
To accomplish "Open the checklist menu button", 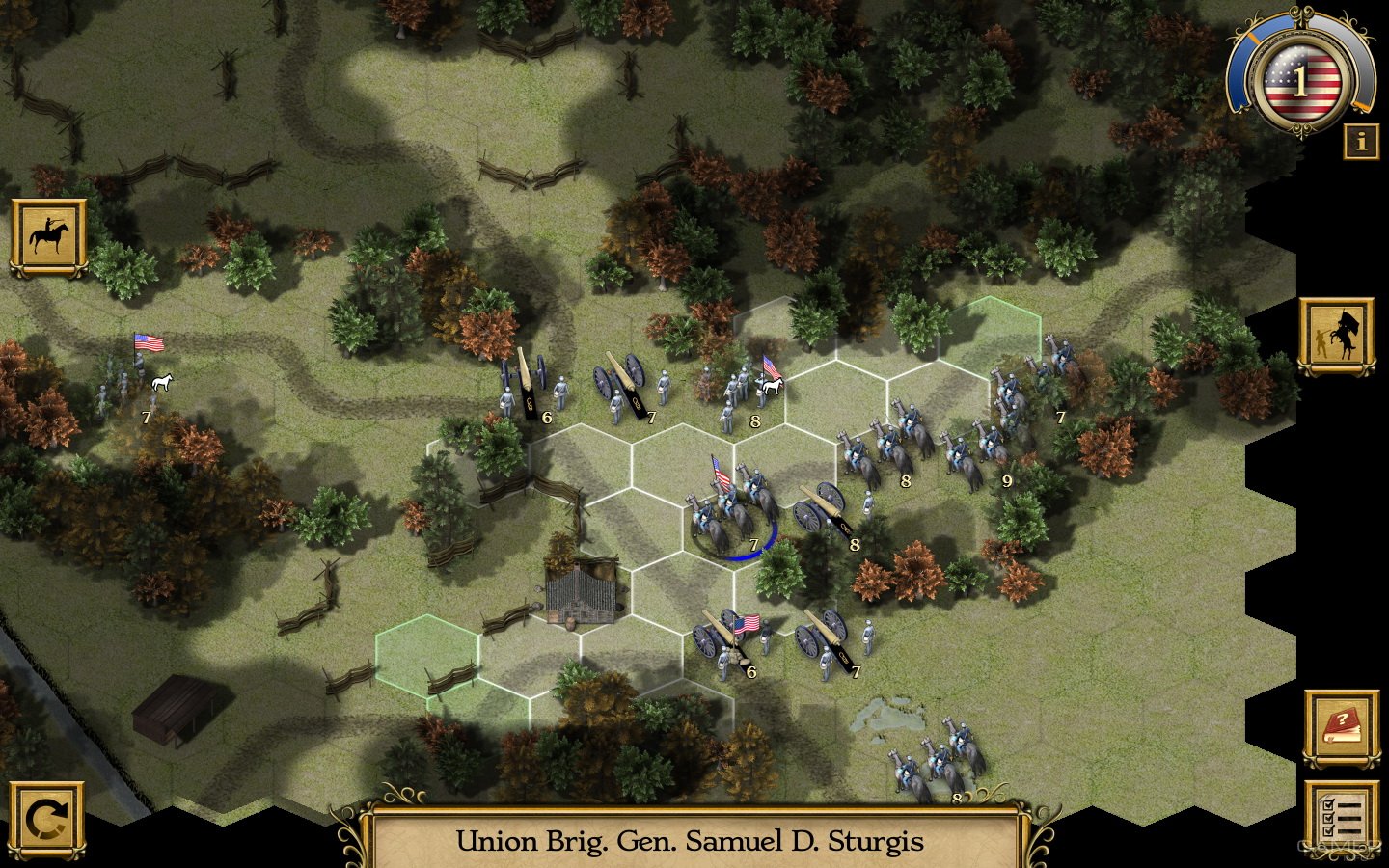I will [1341, 818].
